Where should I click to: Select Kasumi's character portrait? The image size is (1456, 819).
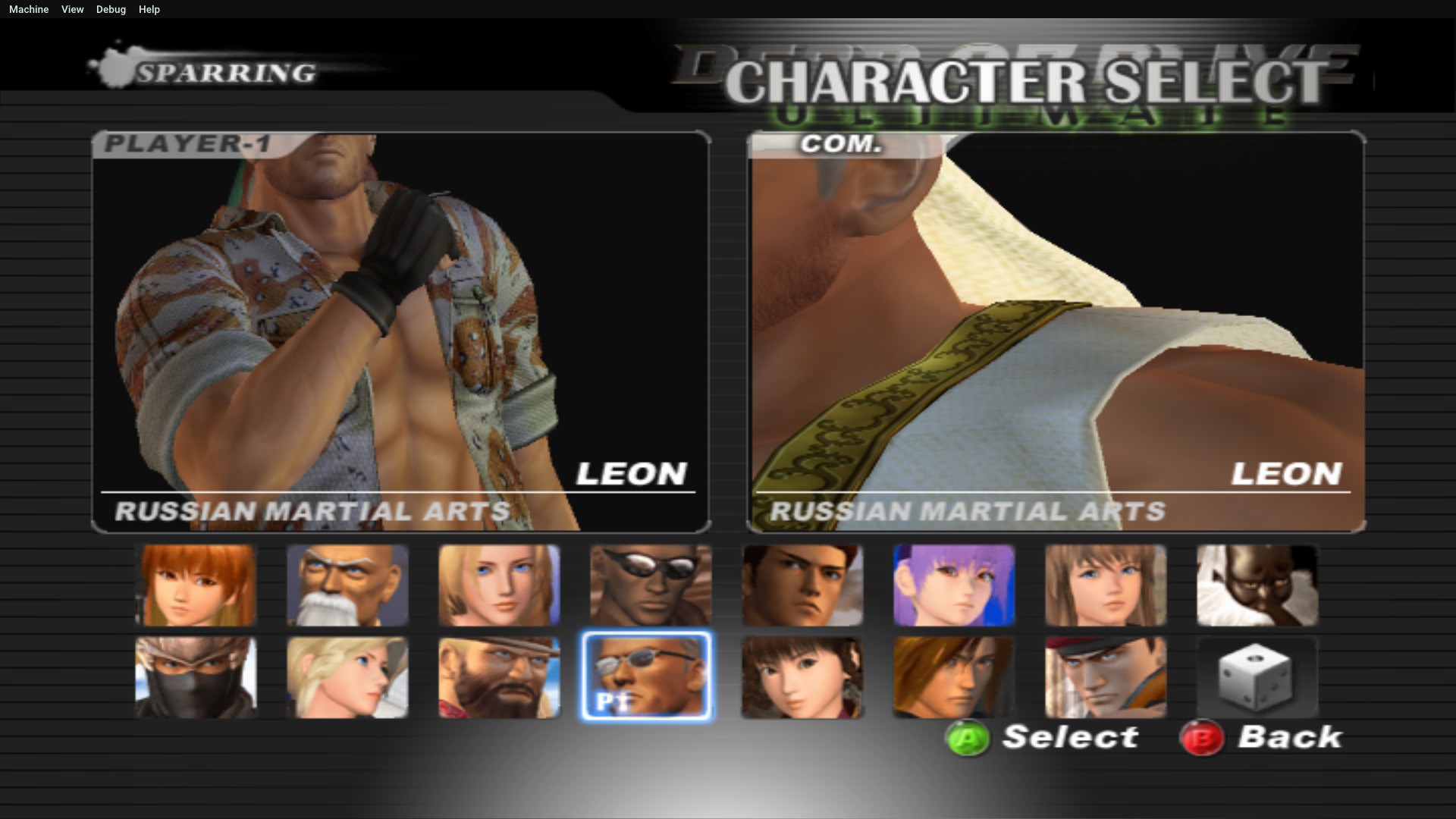click(x=196, y=585)
